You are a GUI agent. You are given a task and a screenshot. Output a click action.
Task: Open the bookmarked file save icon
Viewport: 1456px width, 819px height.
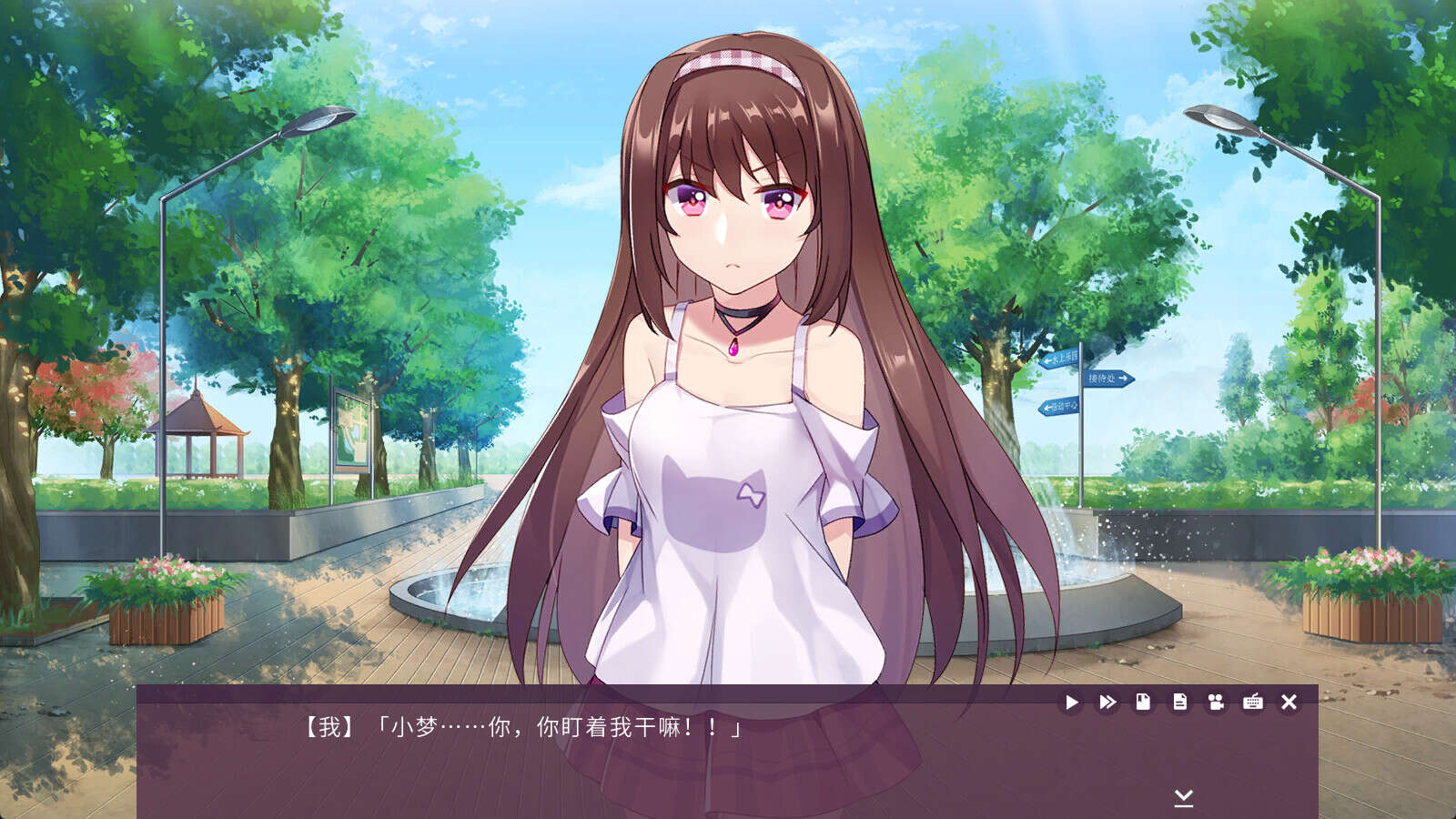(x=1143, y=702)
